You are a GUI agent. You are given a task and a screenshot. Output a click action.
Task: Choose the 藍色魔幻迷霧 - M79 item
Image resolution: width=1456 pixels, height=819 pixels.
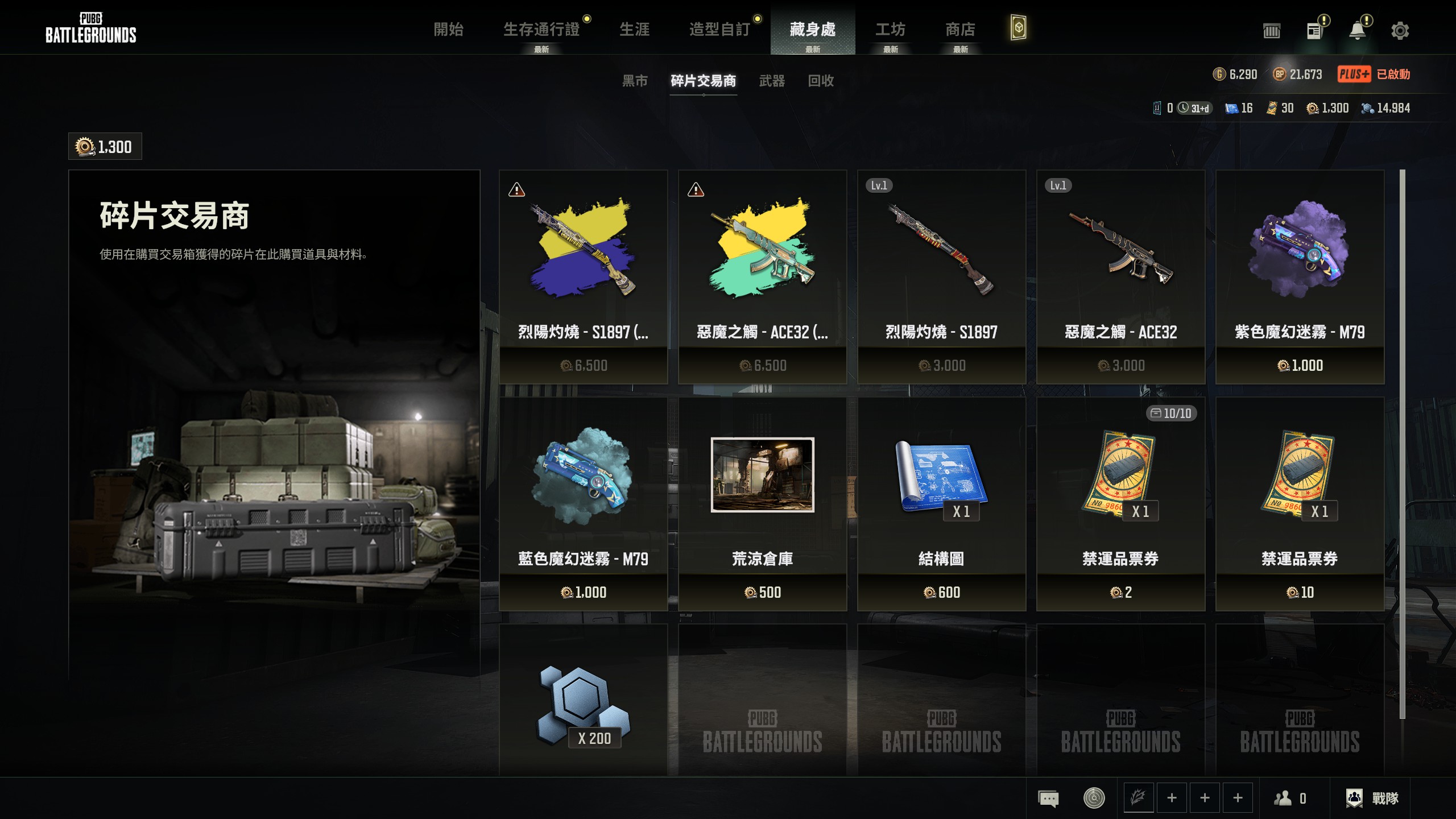pos(583,503)
